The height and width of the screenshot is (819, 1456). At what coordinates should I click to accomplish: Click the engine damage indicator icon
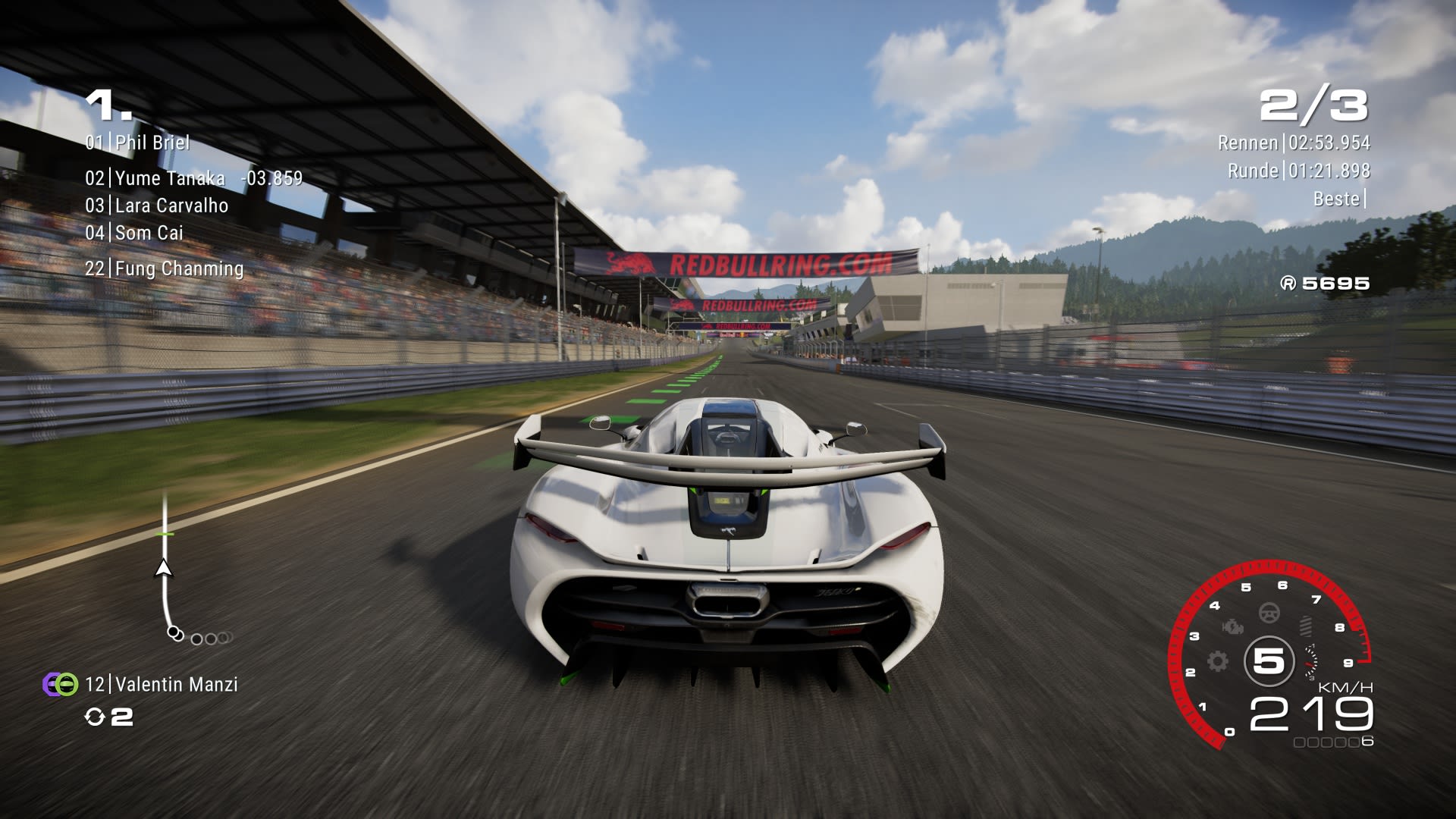pyautogui.click(x=1233, y=628)
